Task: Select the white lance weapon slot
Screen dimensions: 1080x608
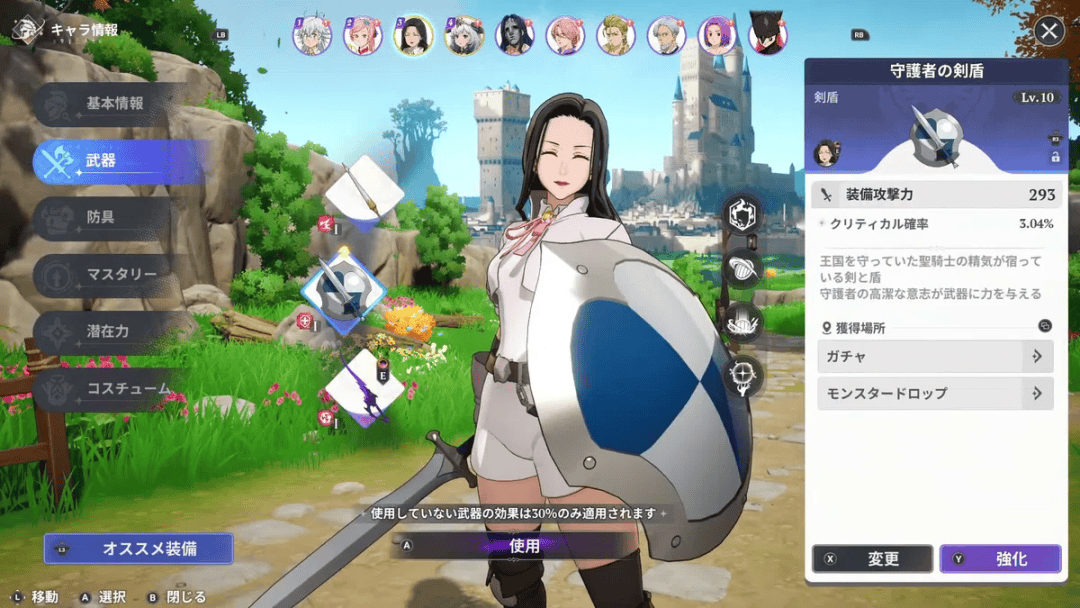Action: (x=364, y=189)
